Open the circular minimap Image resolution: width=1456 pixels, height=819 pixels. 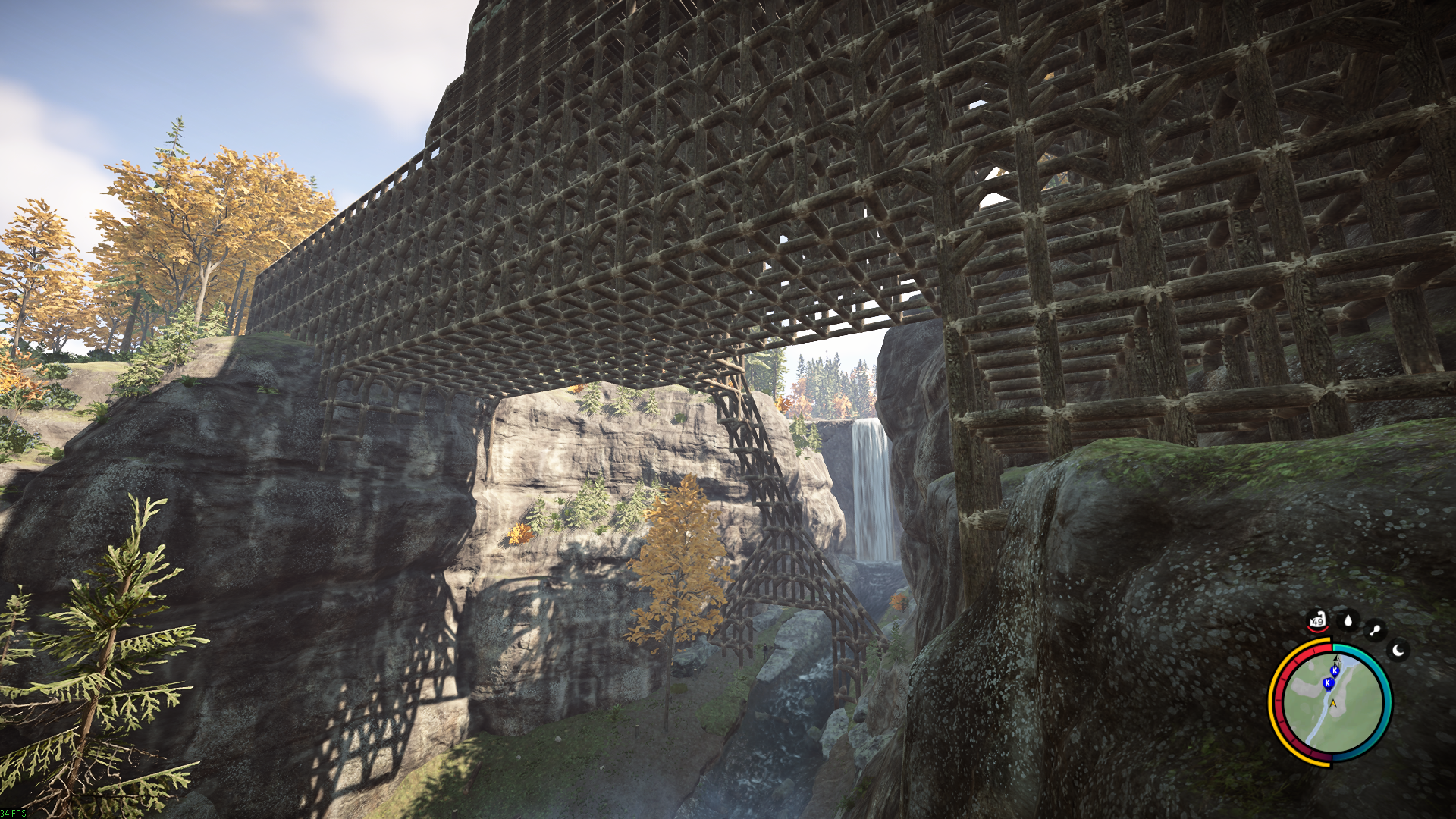click(x=1331, y=702)
